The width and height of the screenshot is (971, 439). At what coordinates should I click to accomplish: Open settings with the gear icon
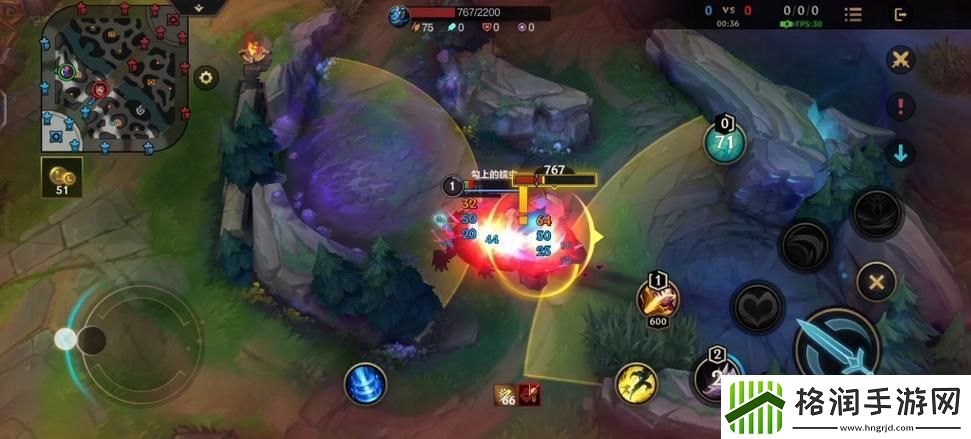[x=206, y=77]
